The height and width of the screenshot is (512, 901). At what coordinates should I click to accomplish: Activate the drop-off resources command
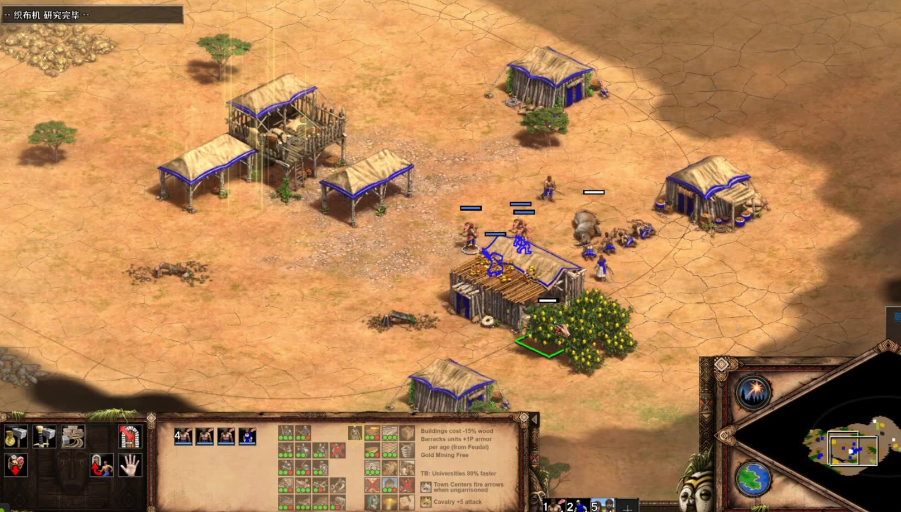click(16, 465)
